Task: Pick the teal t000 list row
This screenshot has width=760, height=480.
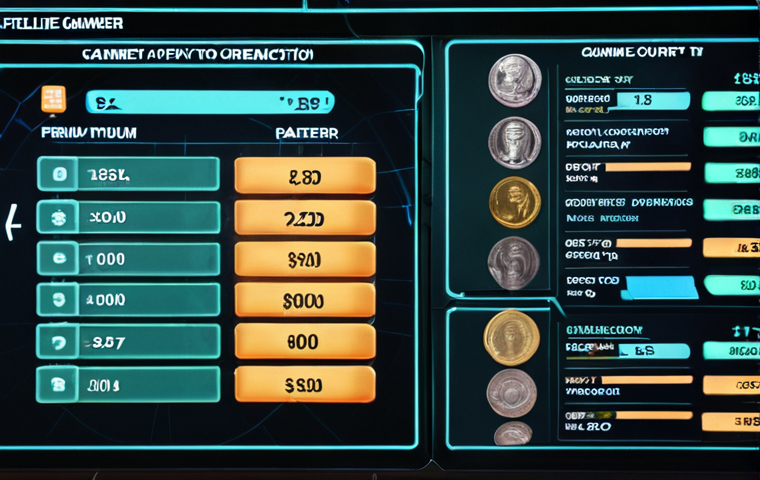Action: click(x=128, y=258)
